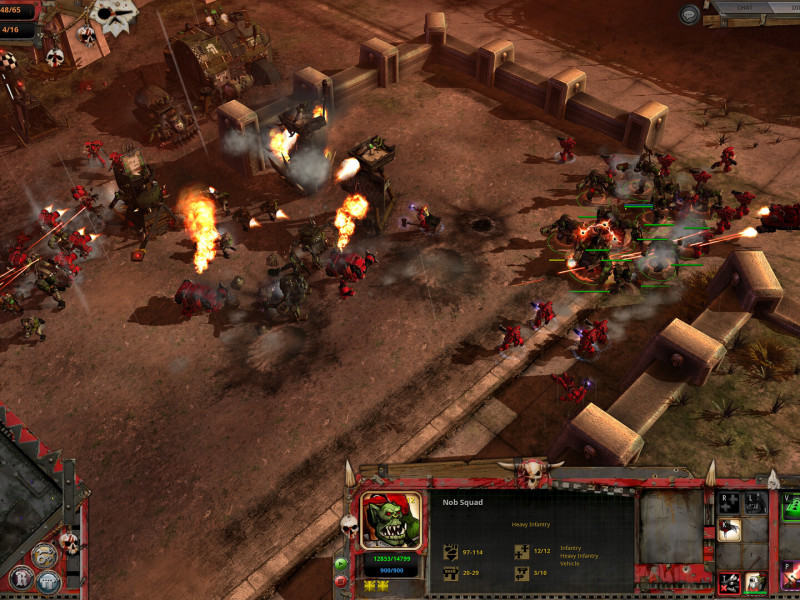The image size is (800, 600).
Task: Click the round R button beside the minimap
Action: click(20, 577)
